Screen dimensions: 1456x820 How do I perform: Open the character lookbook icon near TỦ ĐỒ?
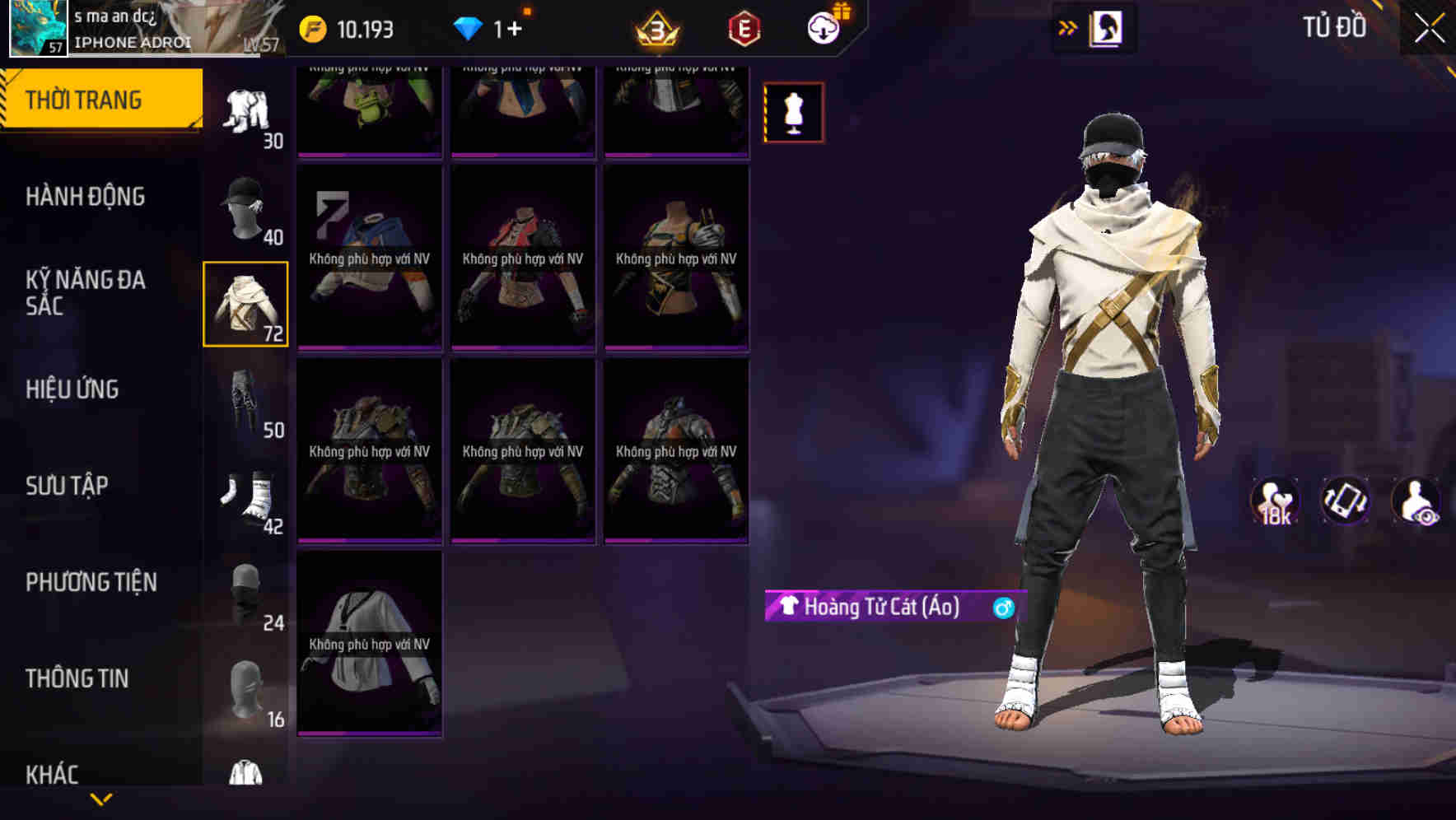tap(1106, 27)
